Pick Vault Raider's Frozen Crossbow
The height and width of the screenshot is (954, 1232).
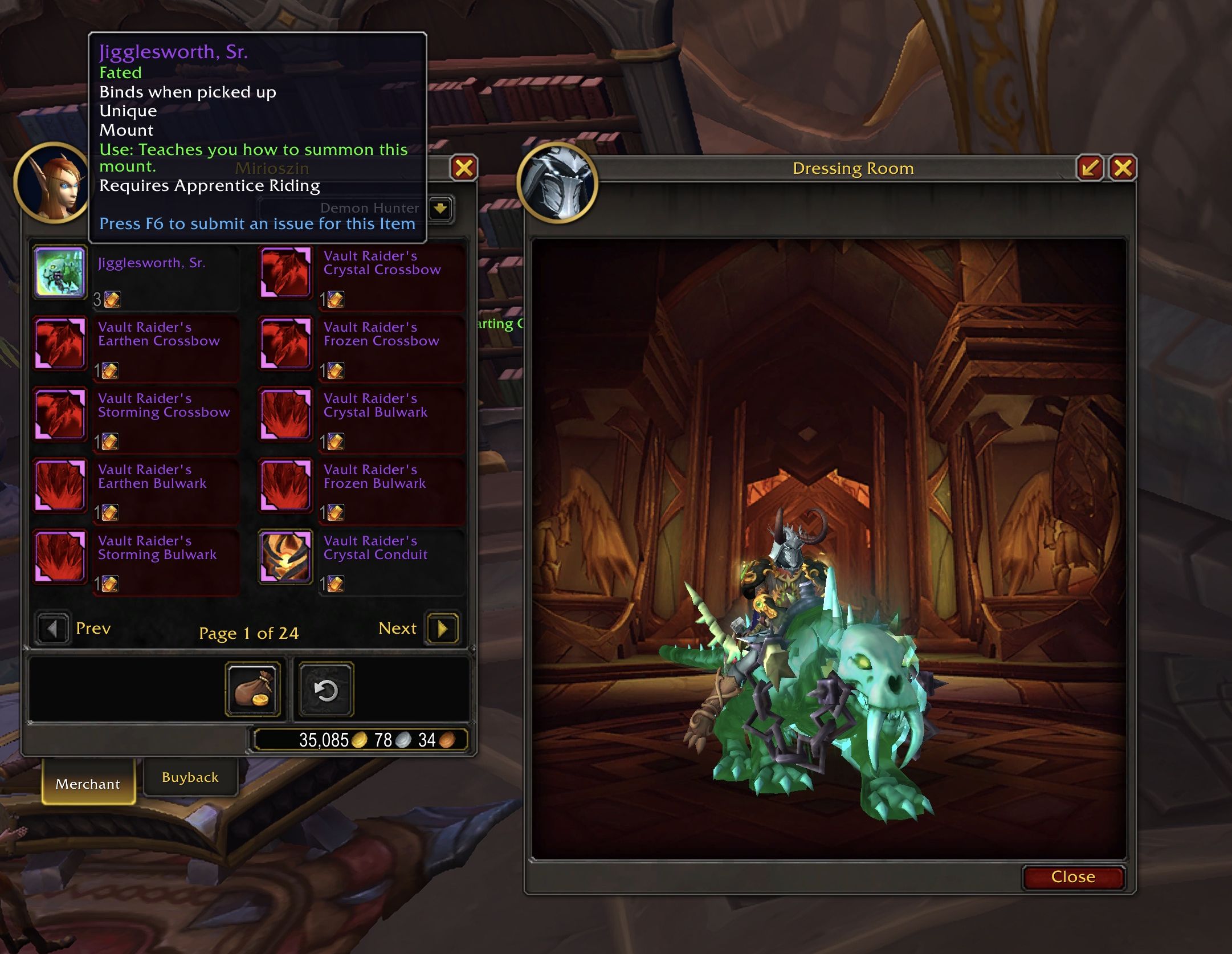point(285,344)
